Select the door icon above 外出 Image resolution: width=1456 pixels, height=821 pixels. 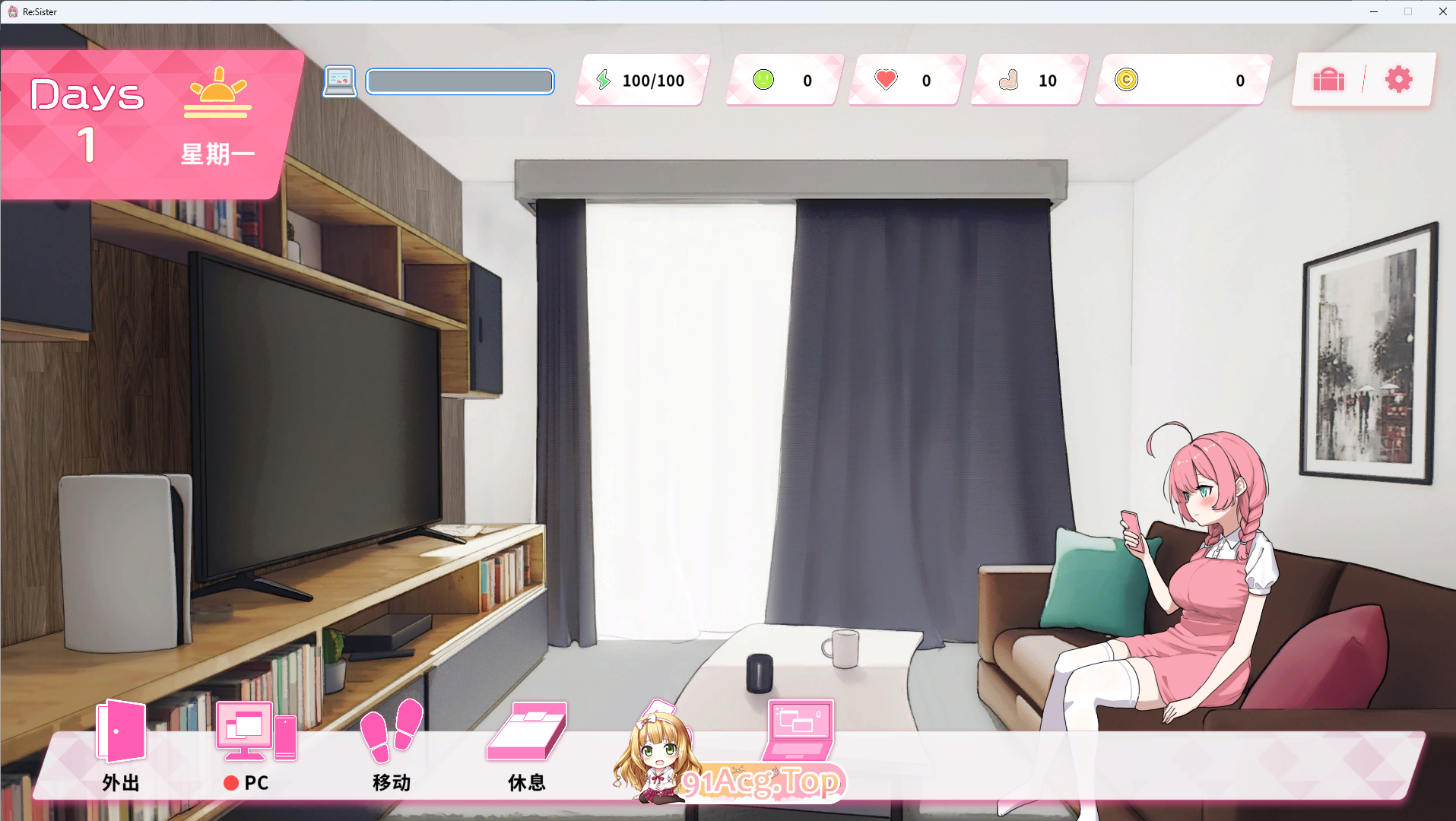pos(119,731)
